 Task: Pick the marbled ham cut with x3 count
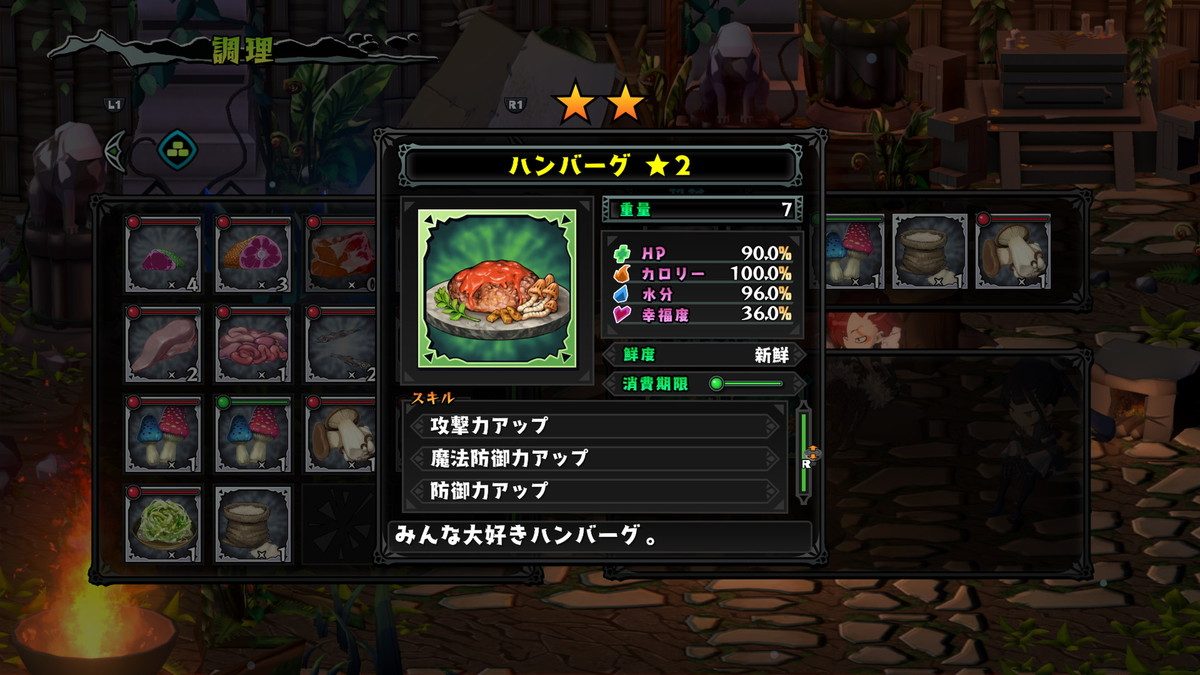pyautogui.click(x=253, y=254)
